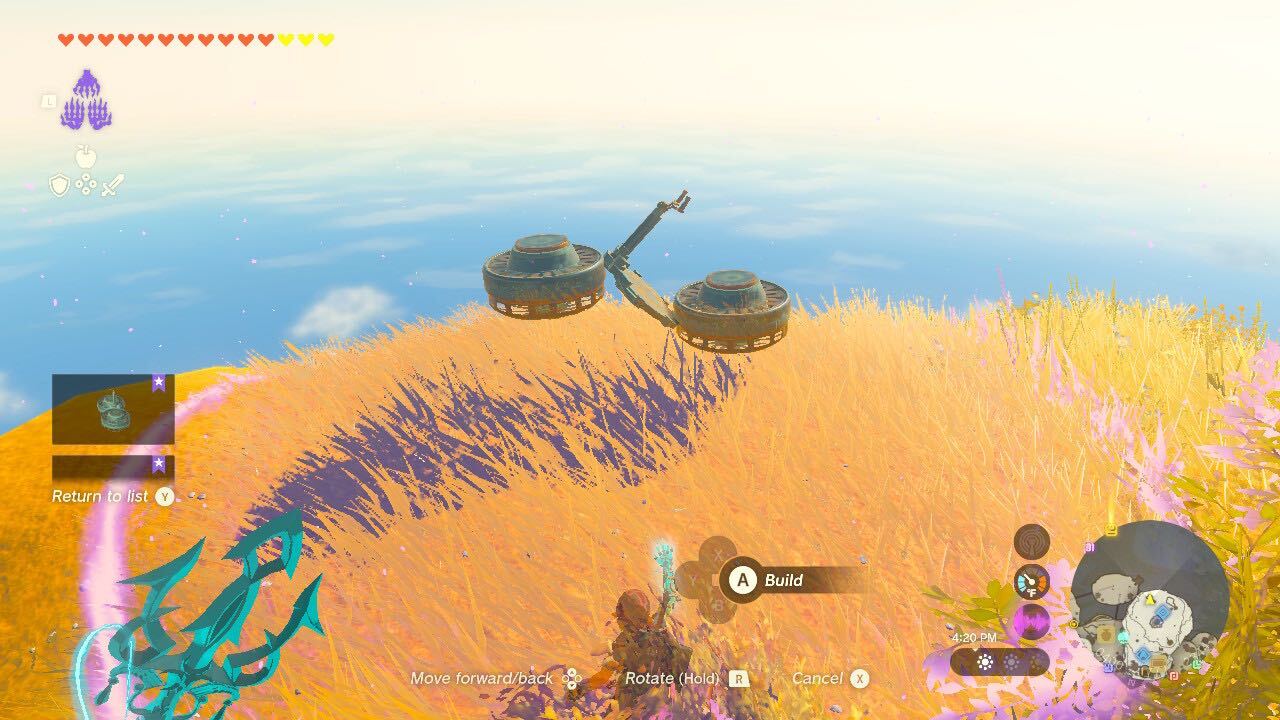Click the yellow destination marker on the minimap

tap(1150, 600)
